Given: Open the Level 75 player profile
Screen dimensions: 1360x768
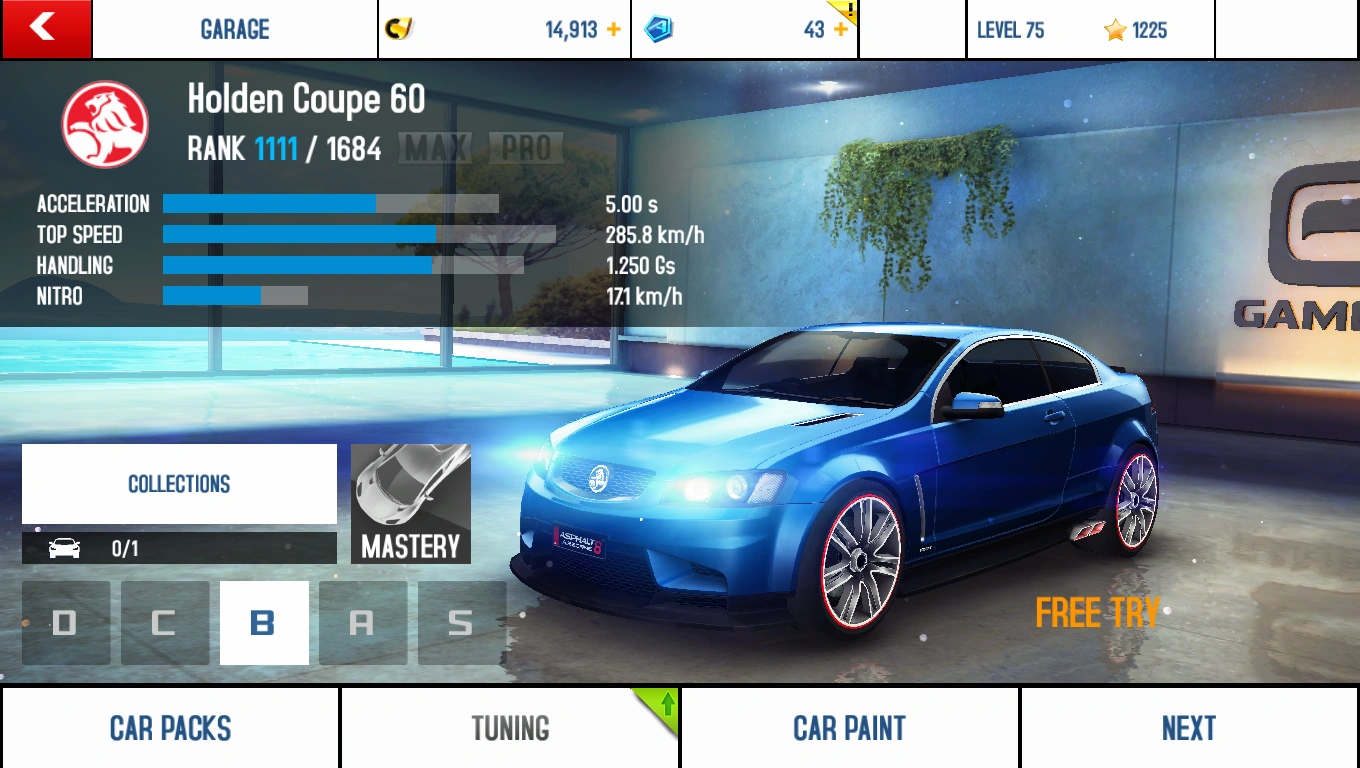Looking at the screenshot, I should tap(1090, 30).
